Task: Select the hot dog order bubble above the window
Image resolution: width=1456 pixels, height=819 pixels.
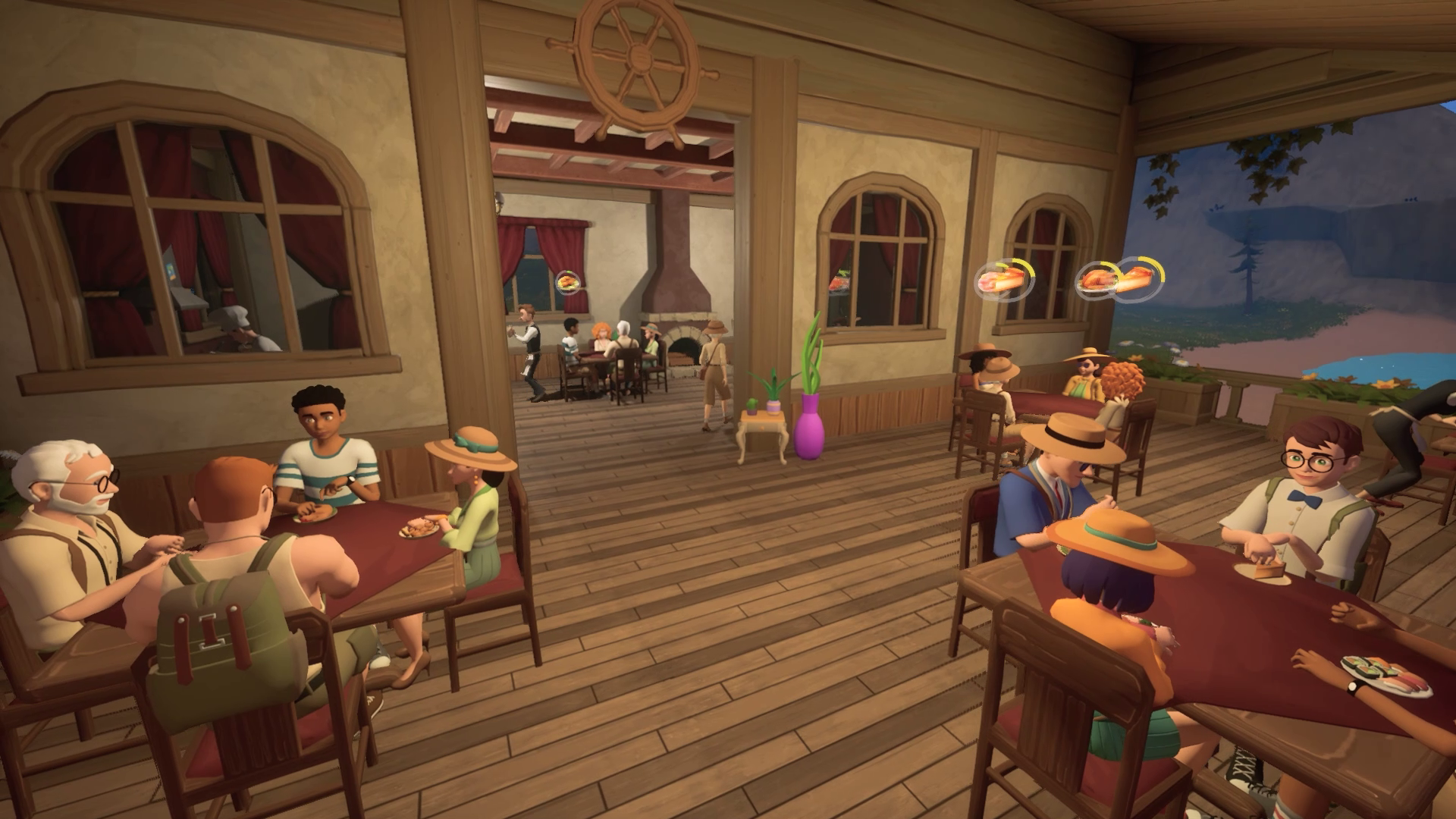Action: pyautogui.click(x=1001, y=281)
